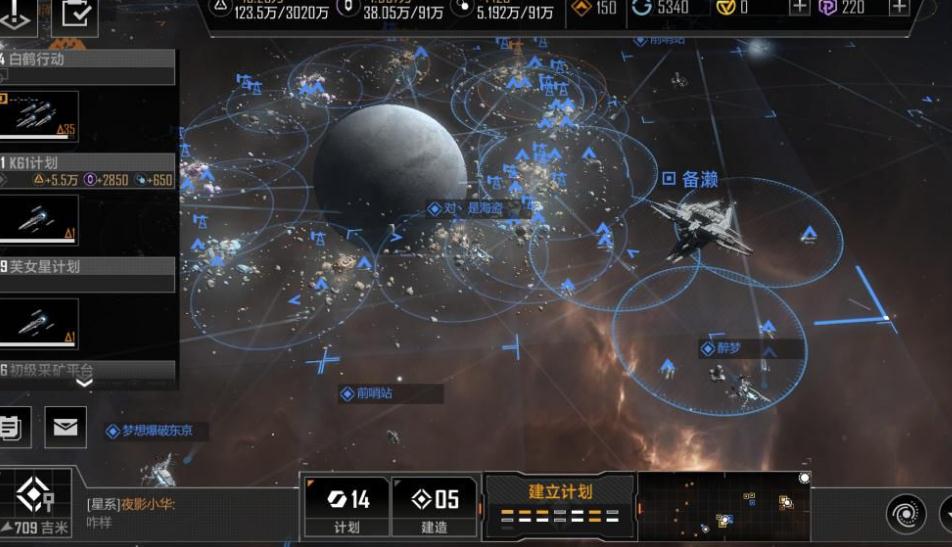
Task: Open the 建造 panel showing 05
Action: coord(434,507)
